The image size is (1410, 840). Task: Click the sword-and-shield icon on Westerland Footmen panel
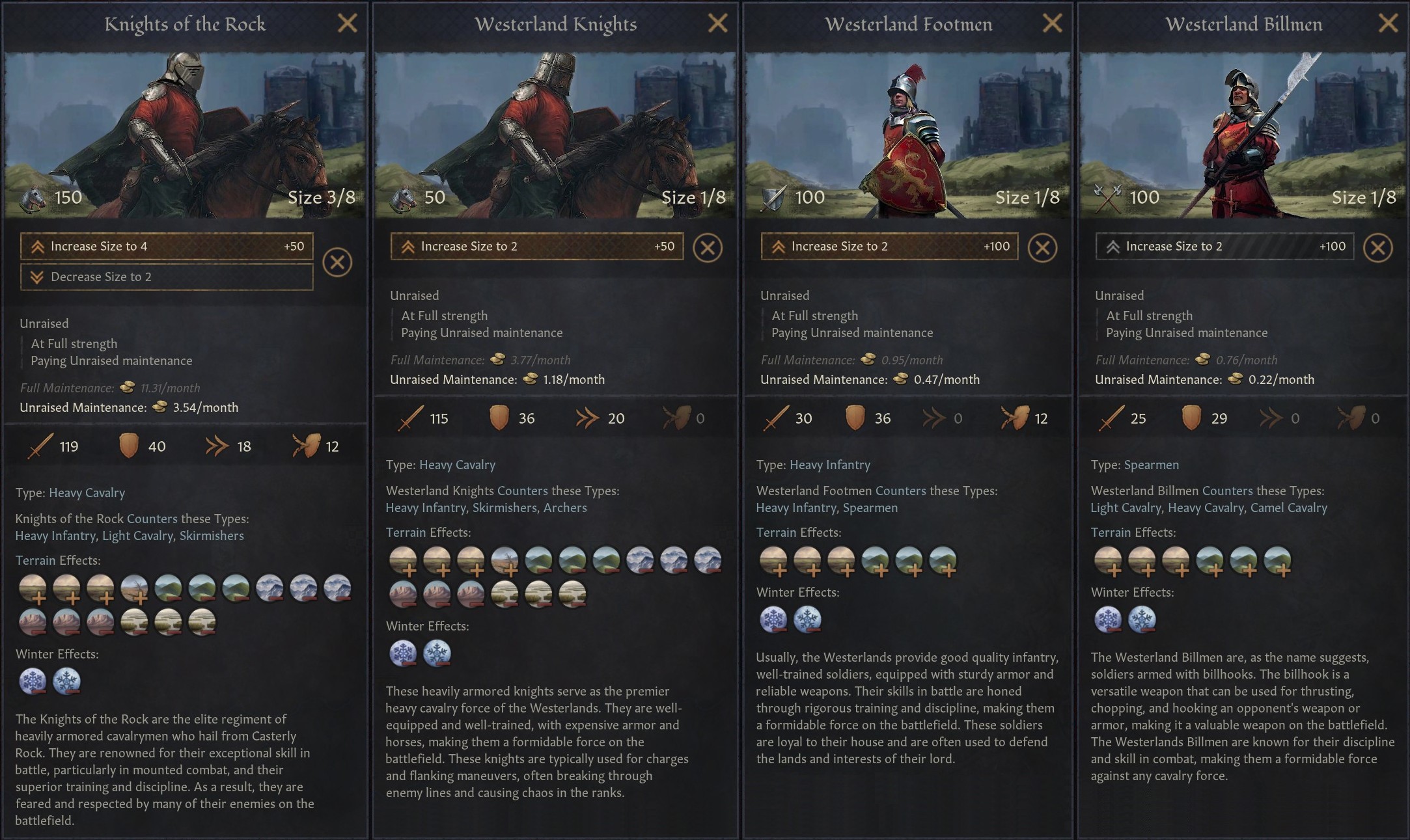771,197
